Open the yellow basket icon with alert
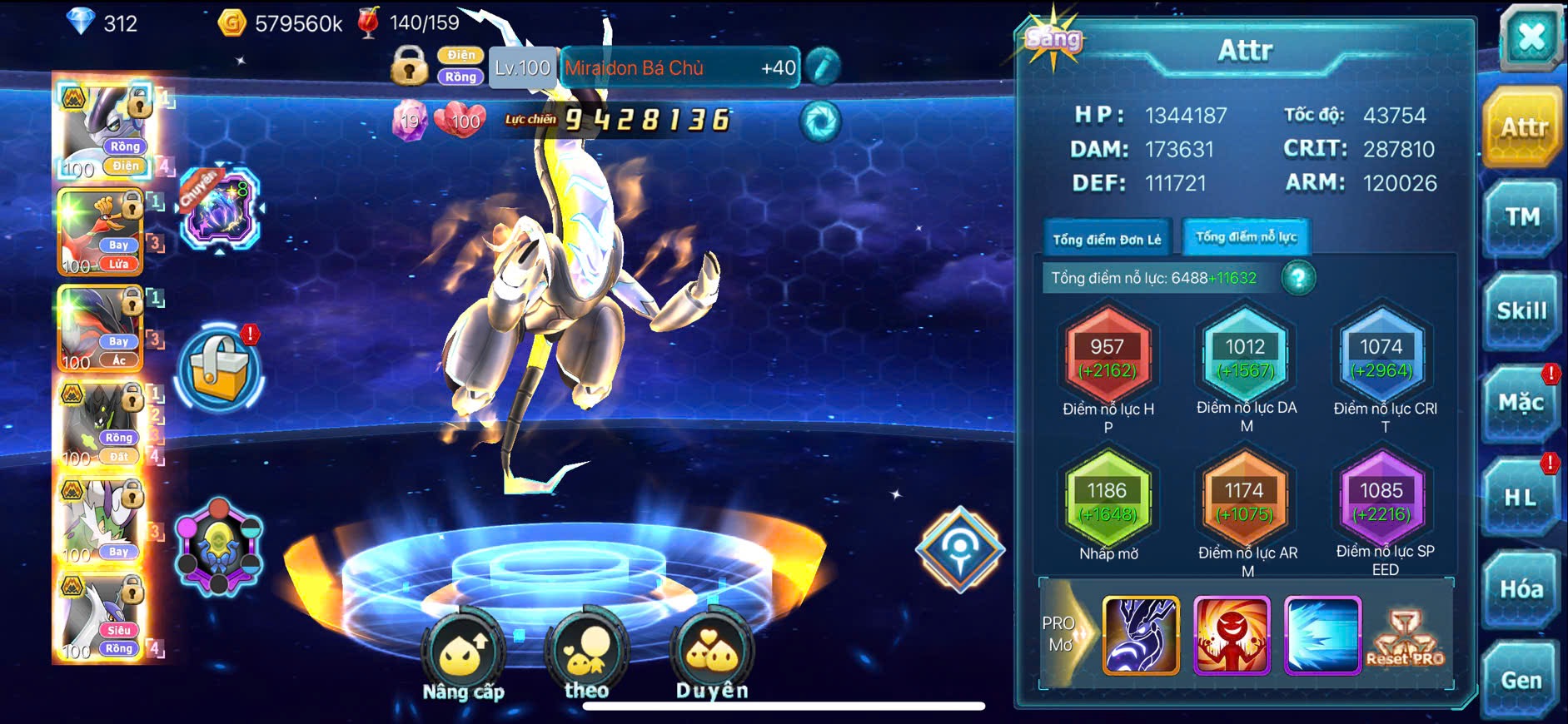The height and width of the screenshot is (724, 1568). pos(220,370)
